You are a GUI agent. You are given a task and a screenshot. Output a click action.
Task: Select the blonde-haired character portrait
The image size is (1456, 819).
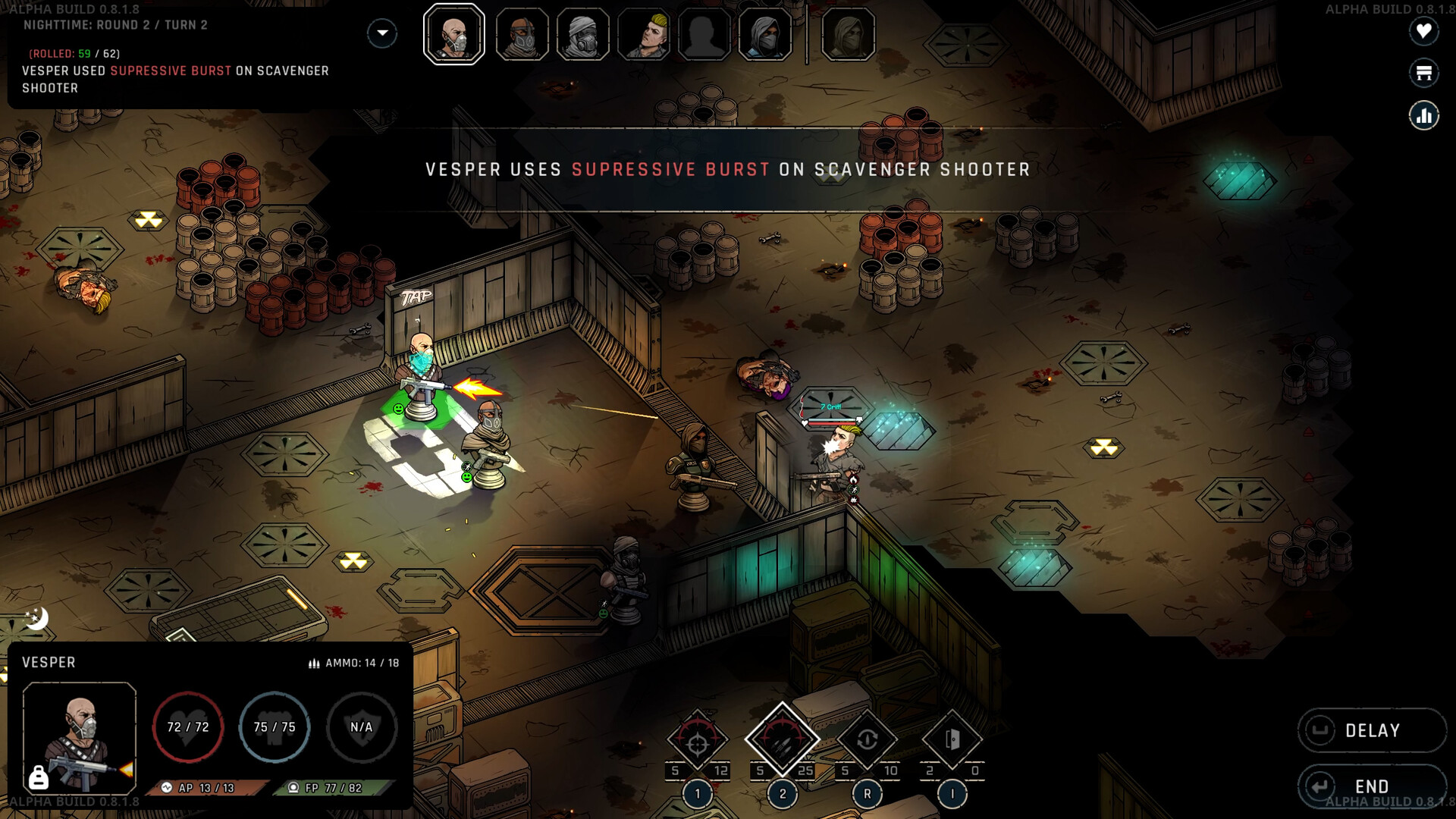click(644, 34)
